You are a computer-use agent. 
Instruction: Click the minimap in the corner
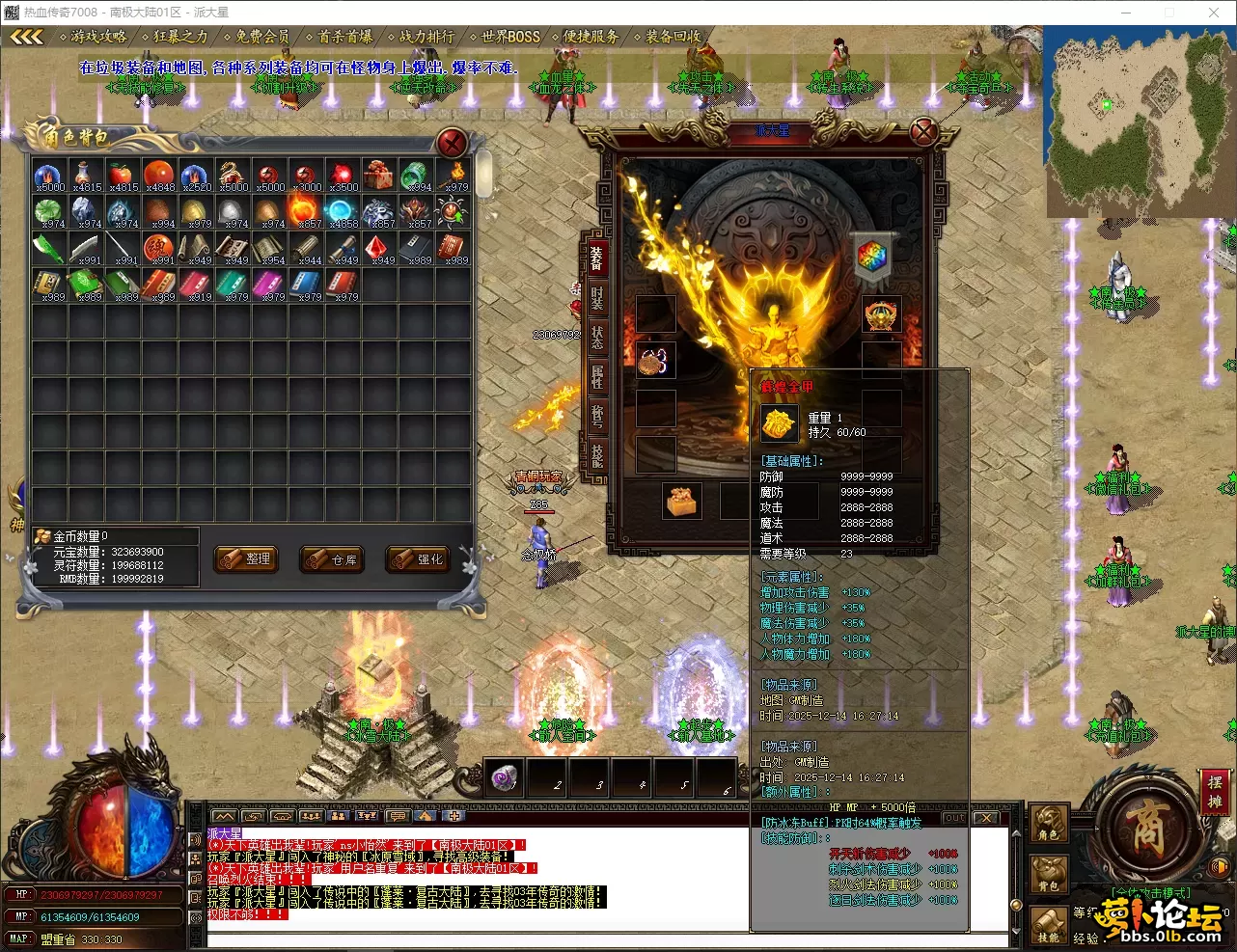click(x=1140, y=121)
